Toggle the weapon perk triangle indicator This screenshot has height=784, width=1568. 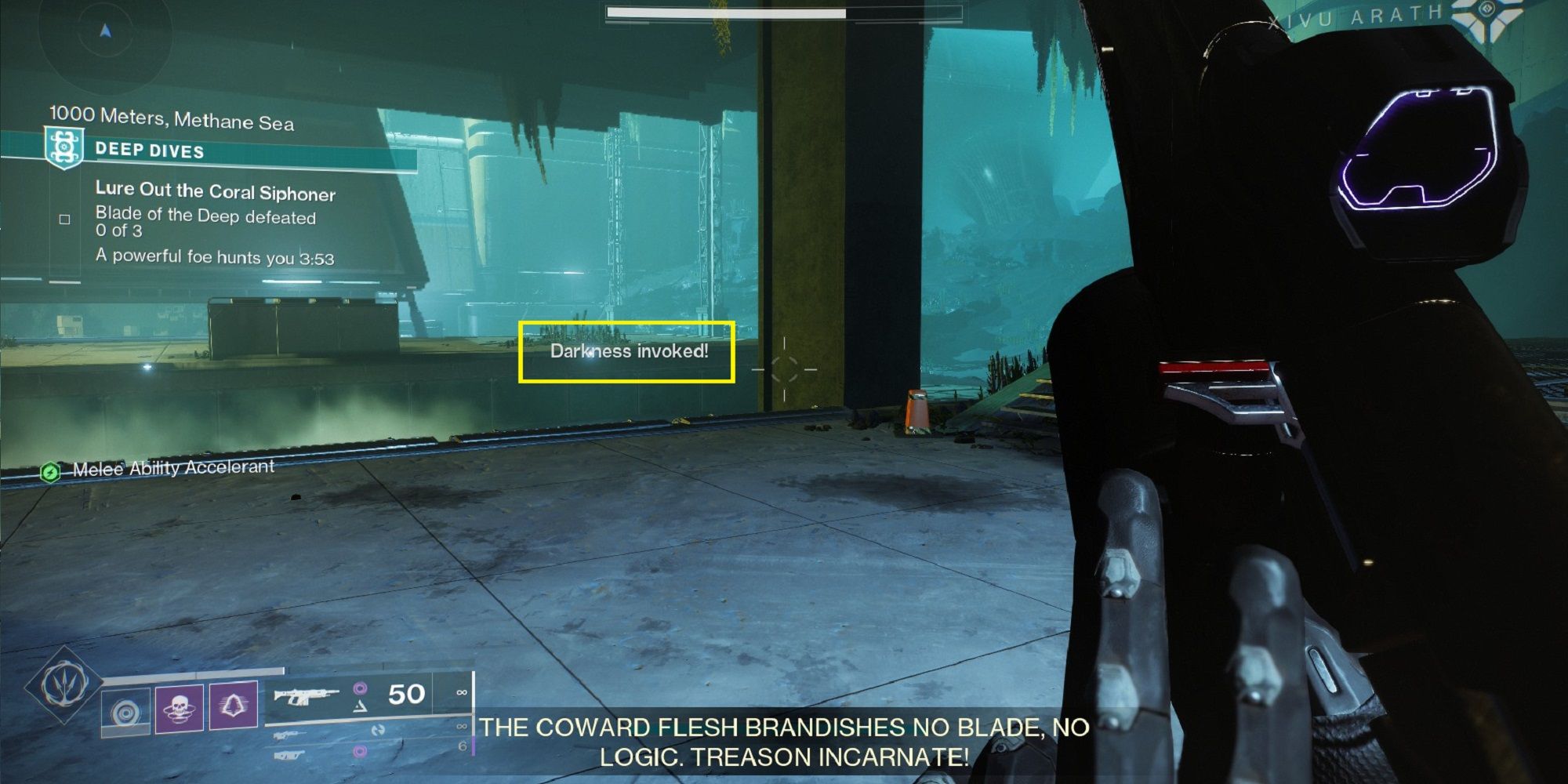pyautogui.click(x=361, y=707)
